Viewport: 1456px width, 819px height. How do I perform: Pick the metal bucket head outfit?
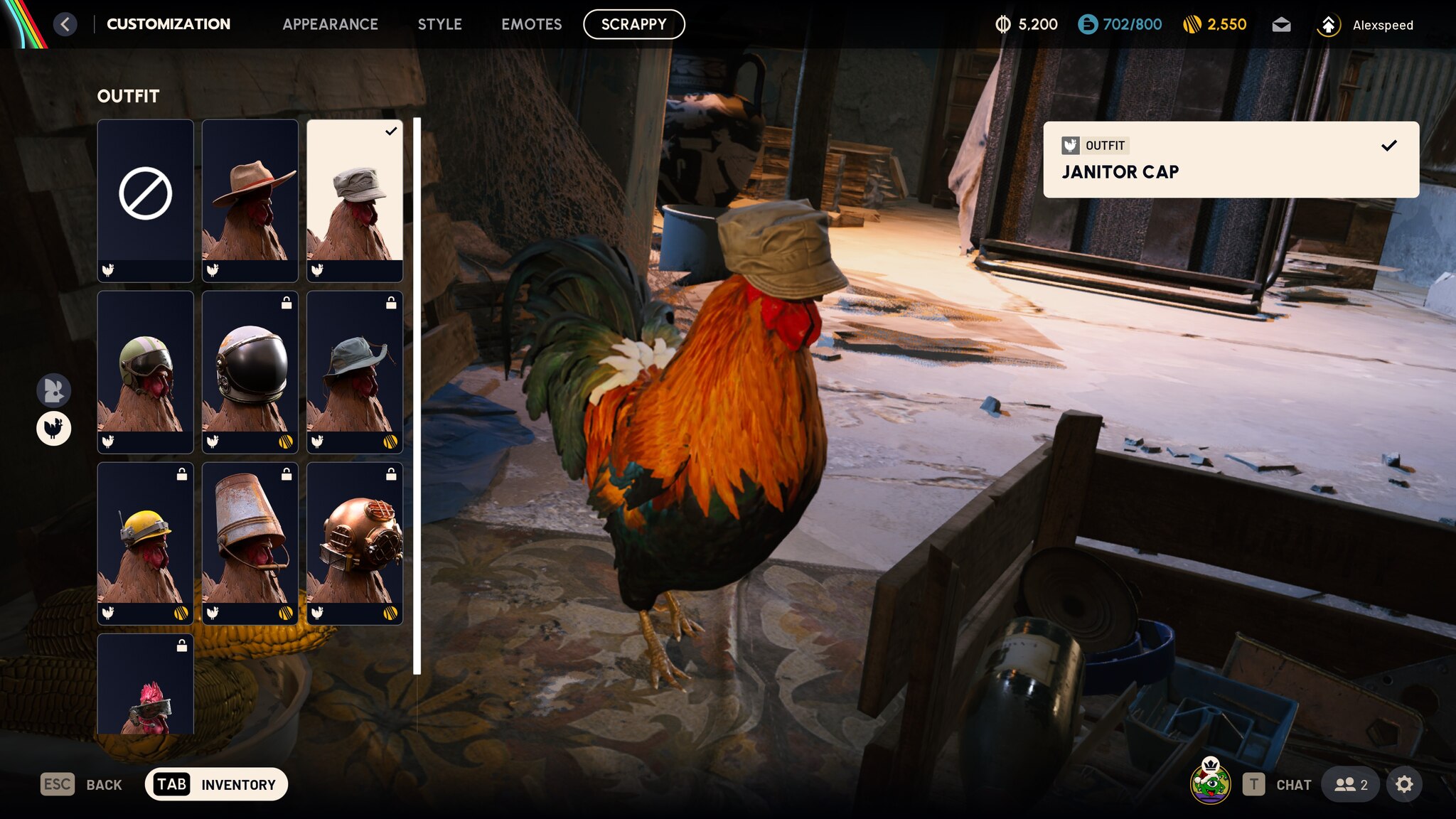(x=250, y=542)
